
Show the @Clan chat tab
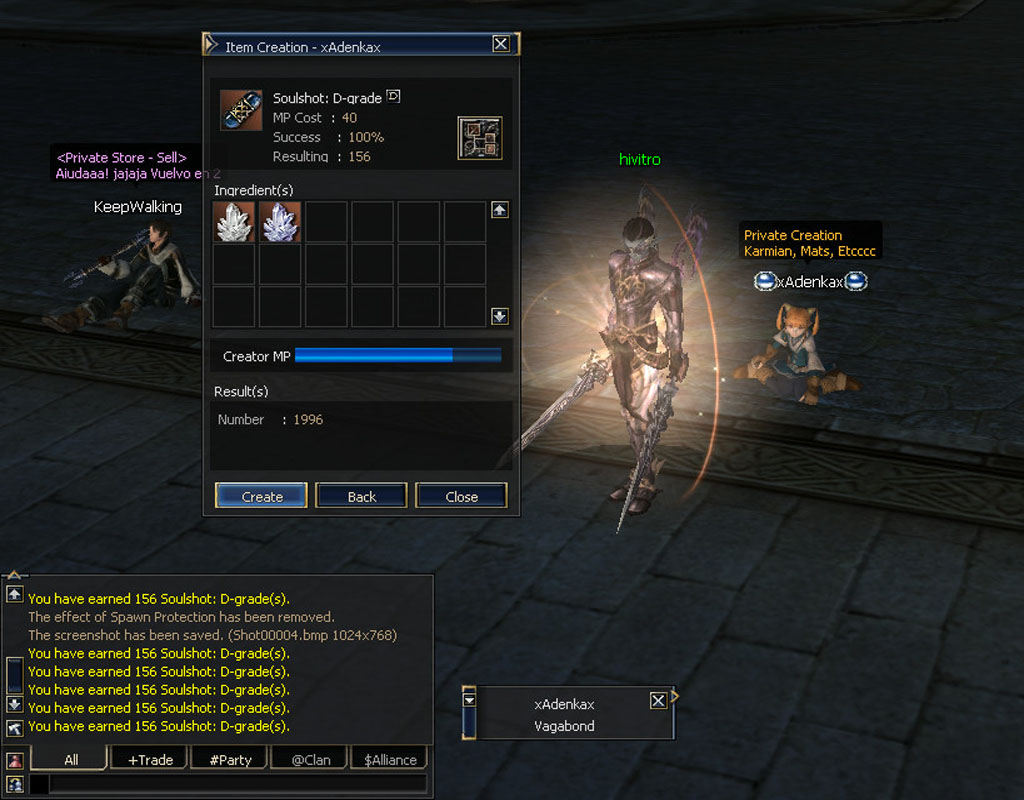pyautogui.click(x=310, y=759)
